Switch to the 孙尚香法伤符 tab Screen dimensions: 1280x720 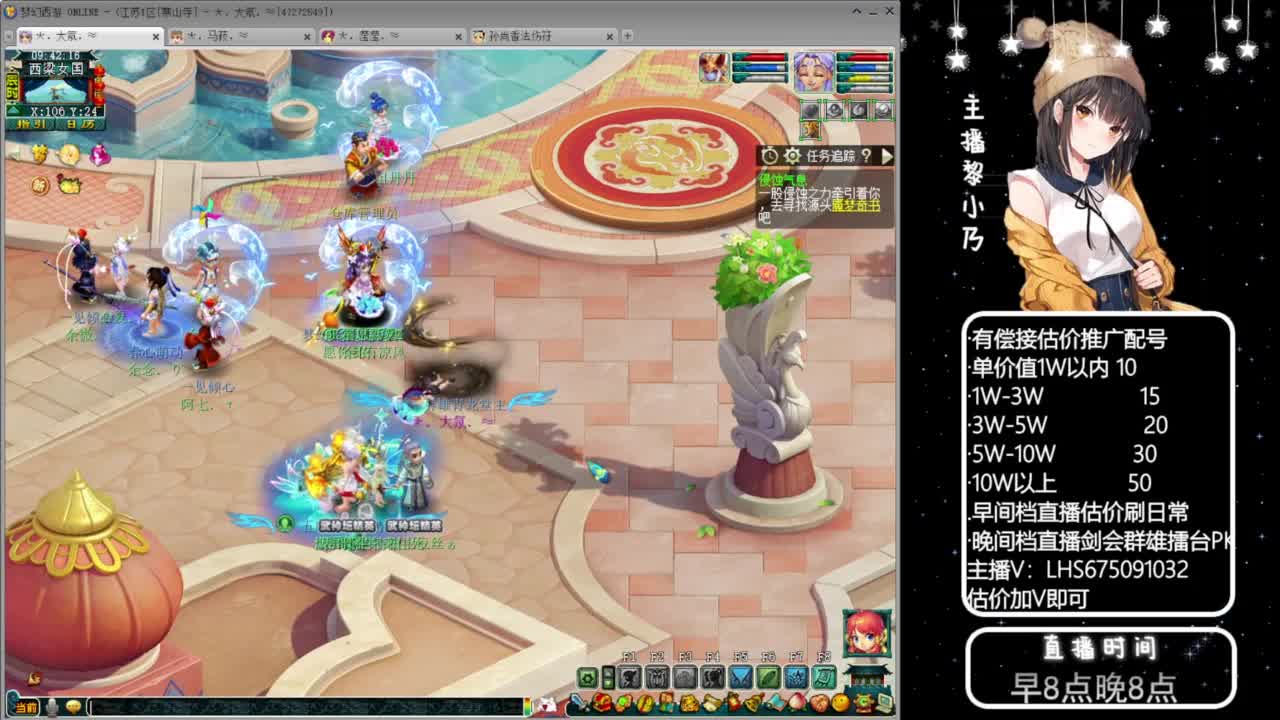[x=520, y=35]
